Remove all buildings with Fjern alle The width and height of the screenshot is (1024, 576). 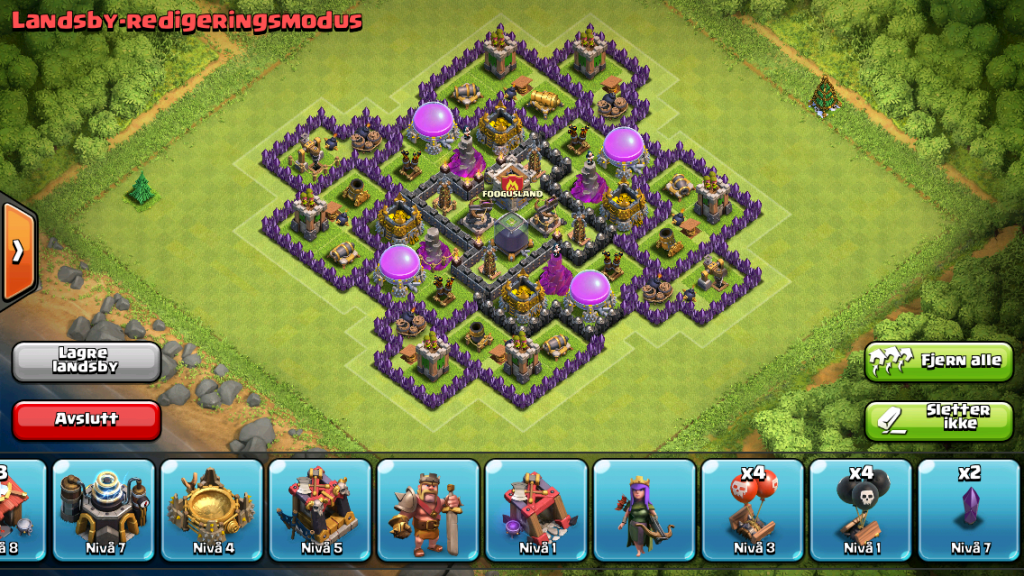pyautogui.click(x=940, y=361)
